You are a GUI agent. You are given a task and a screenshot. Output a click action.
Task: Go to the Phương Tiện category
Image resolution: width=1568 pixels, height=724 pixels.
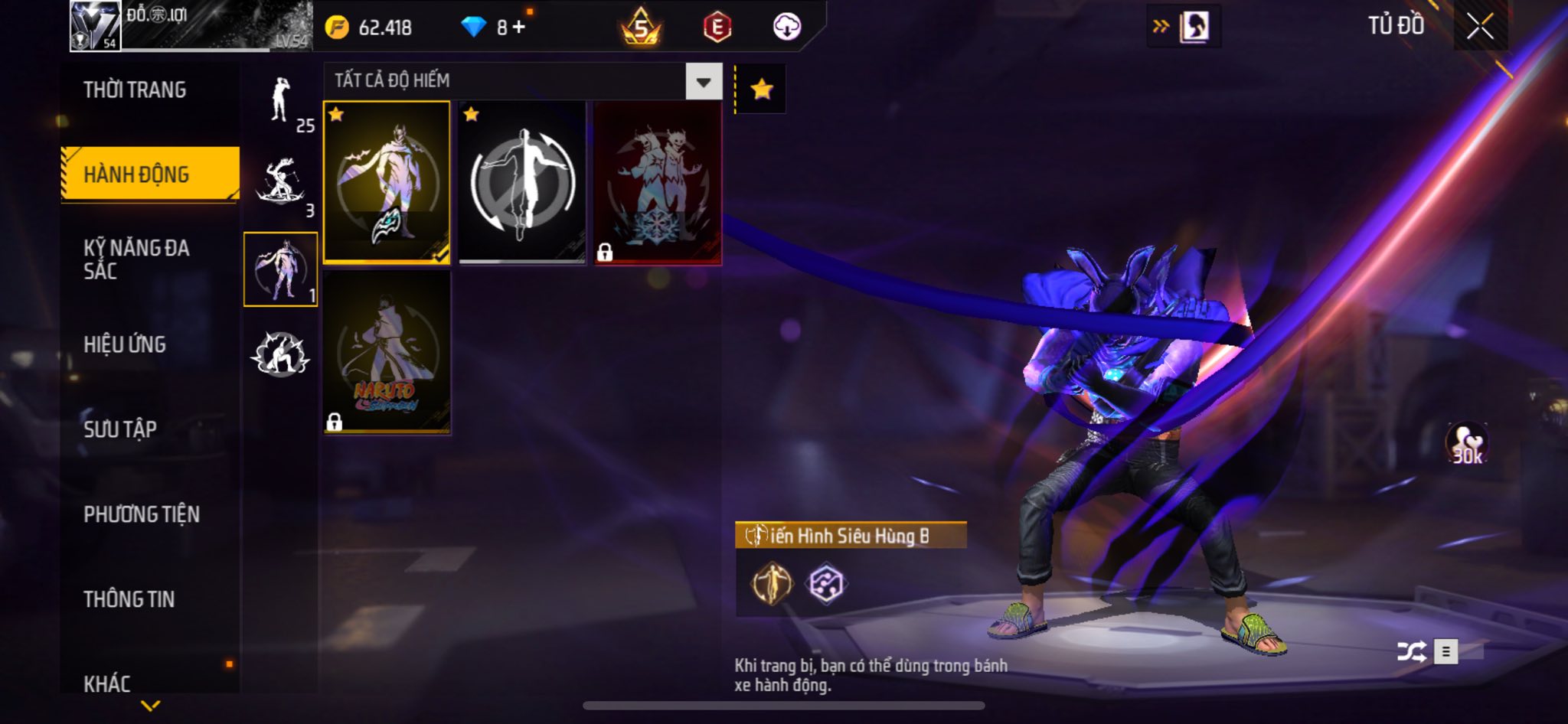coord(142,514)
